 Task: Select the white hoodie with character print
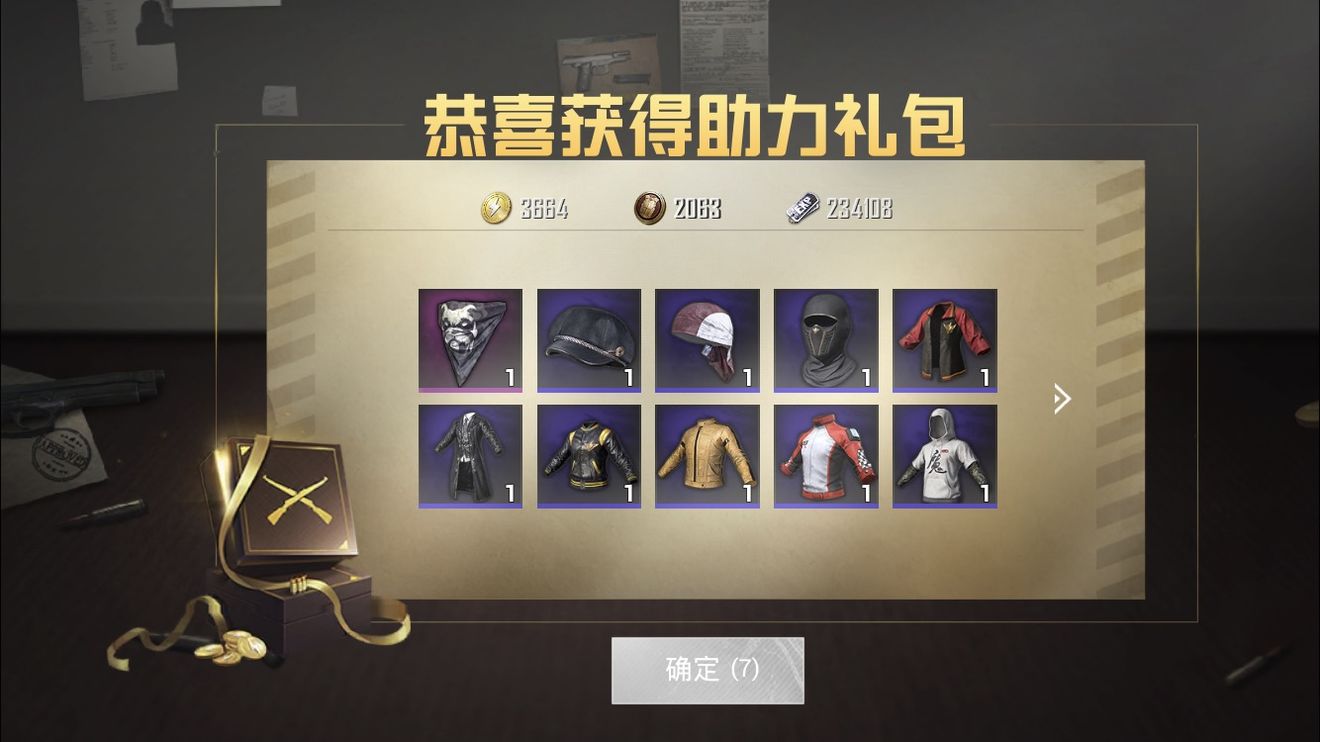point(943,457)
